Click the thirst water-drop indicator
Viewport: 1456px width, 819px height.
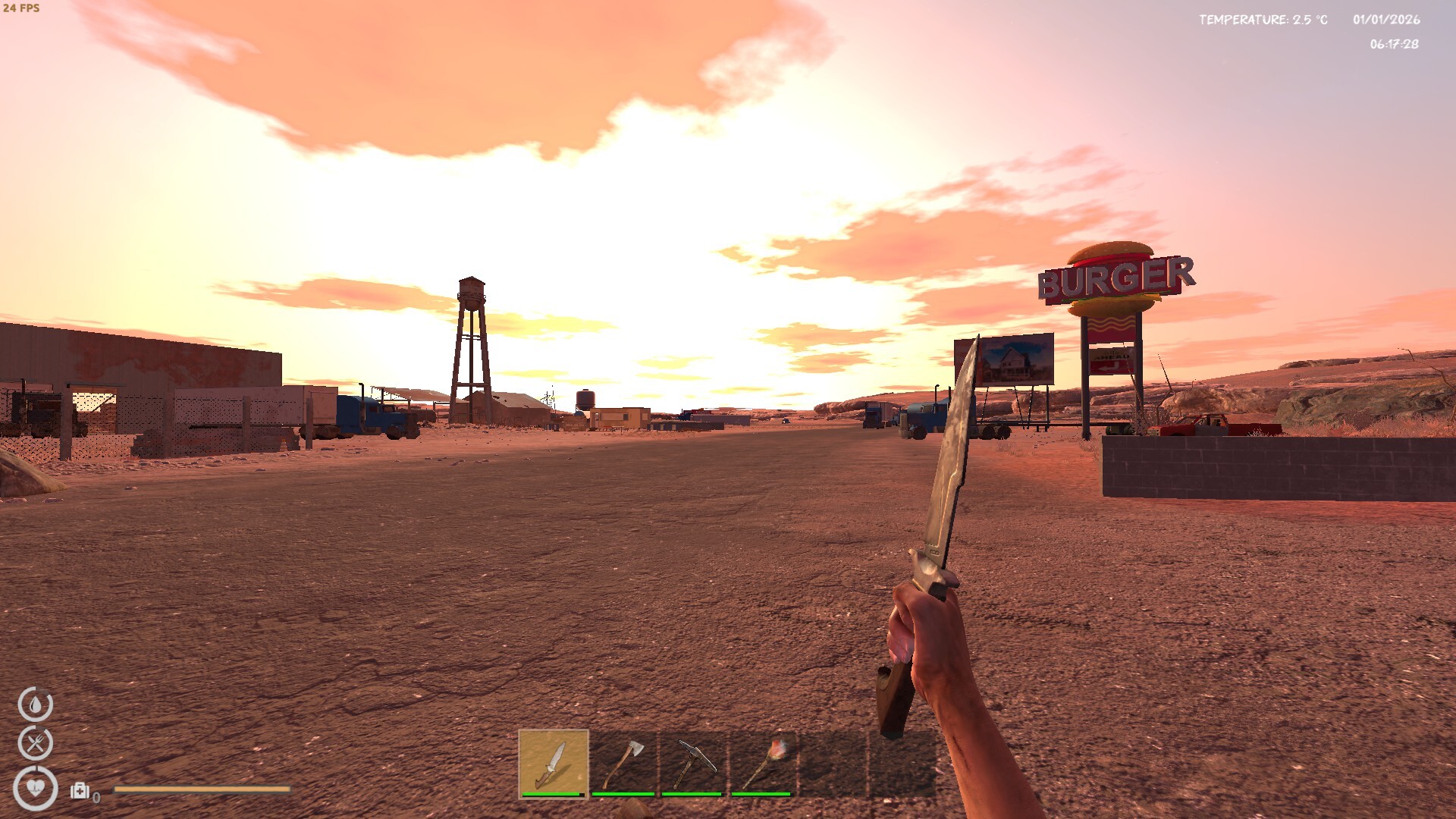[36, 705]
